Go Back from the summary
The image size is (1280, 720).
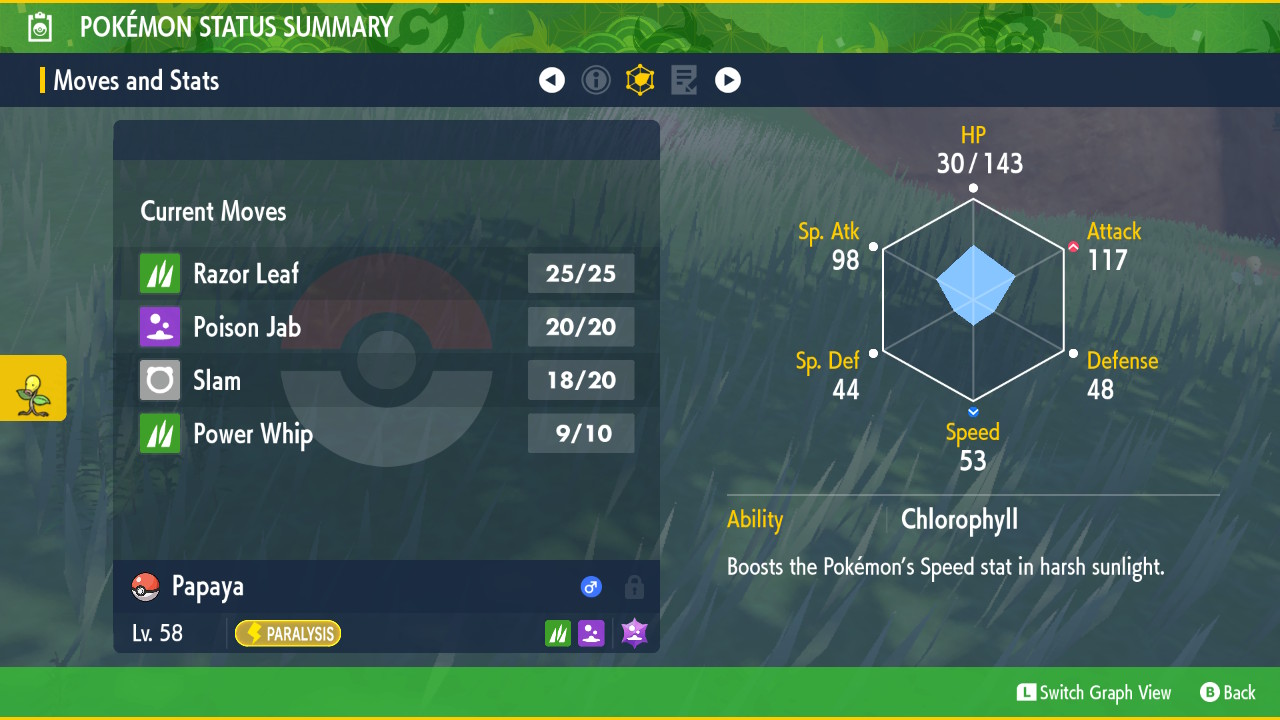[x=1228, y=692]
